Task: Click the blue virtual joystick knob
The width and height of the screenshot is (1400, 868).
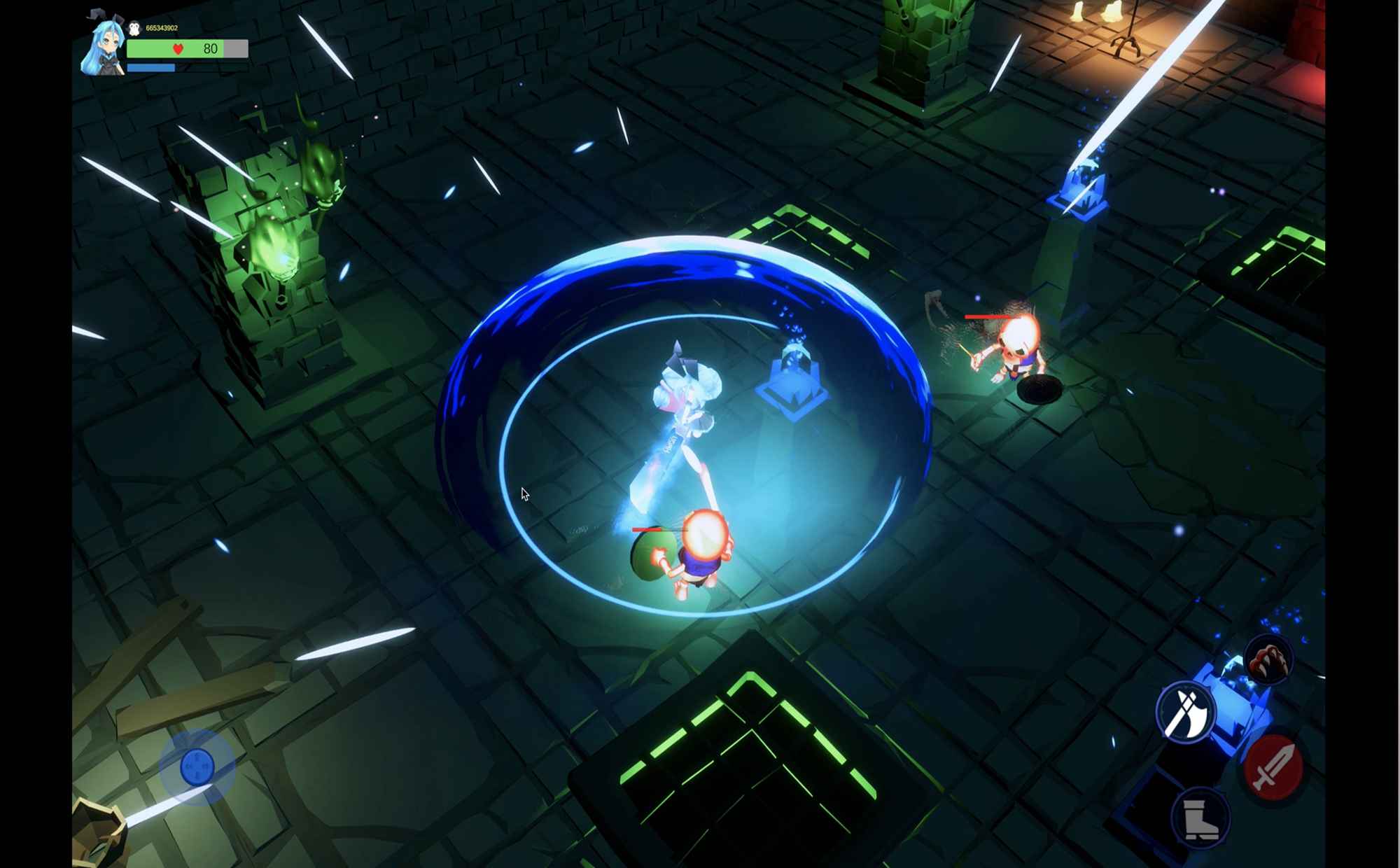Action: 197,766
